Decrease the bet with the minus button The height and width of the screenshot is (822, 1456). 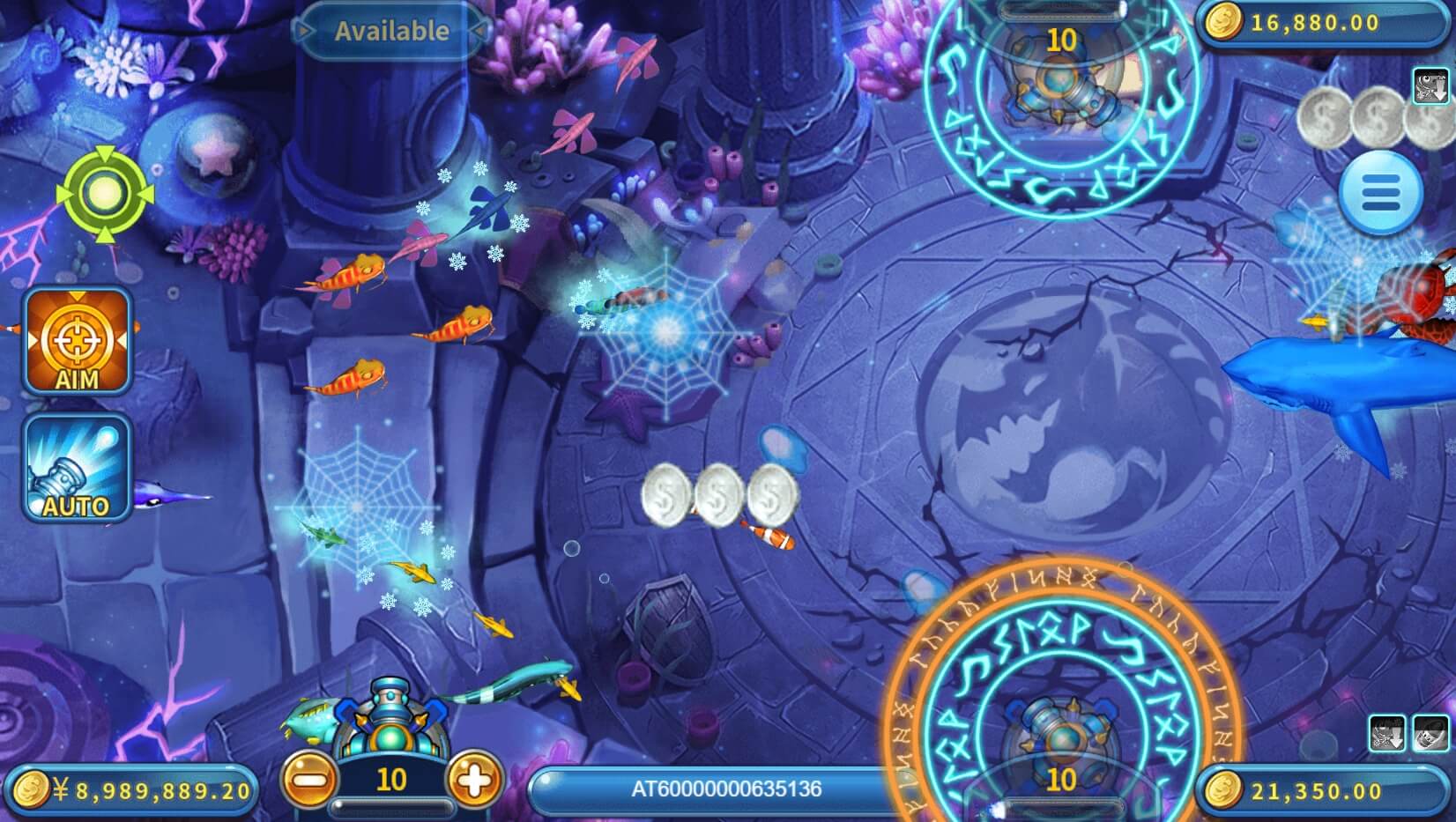310,781
